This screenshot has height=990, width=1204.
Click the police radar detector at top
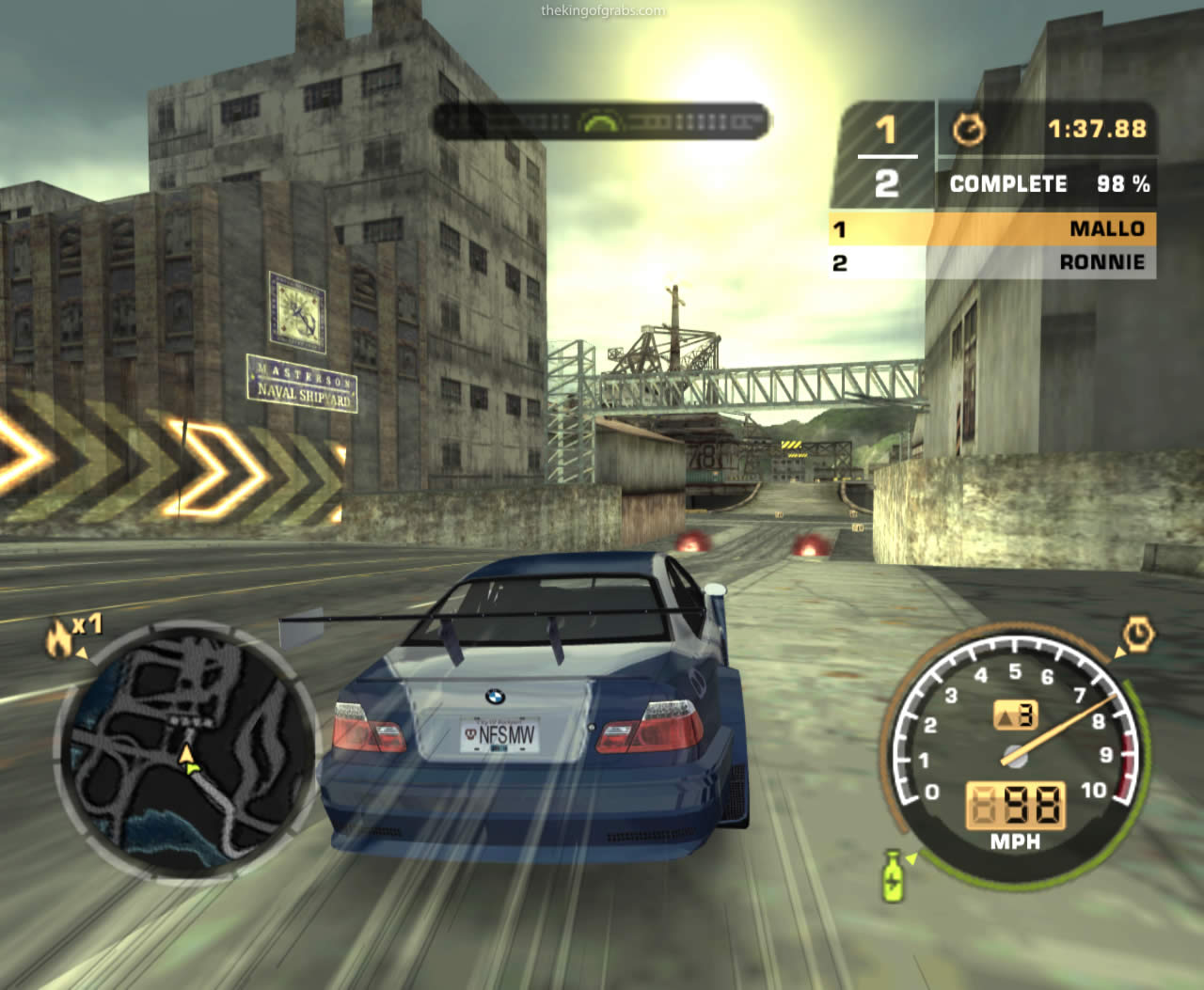pos(600,121)
